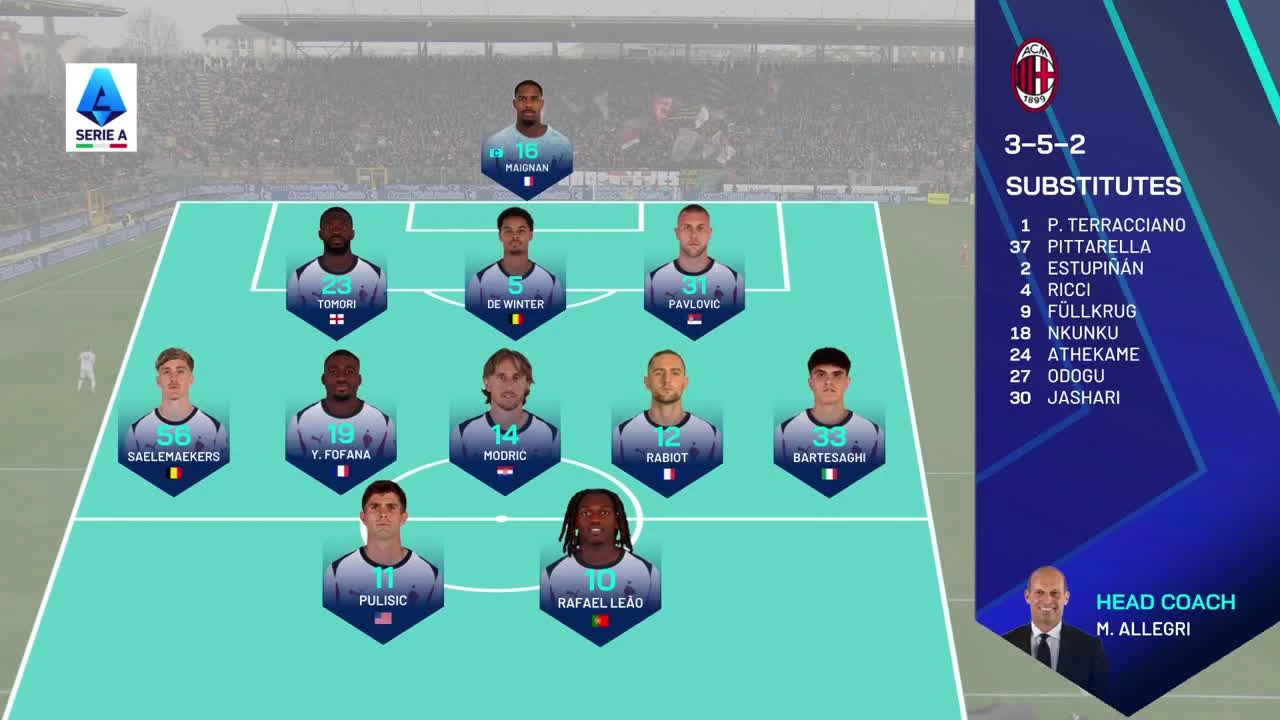
Task: Select substitute Estupiñán in the list
Action: [1095, 268]
